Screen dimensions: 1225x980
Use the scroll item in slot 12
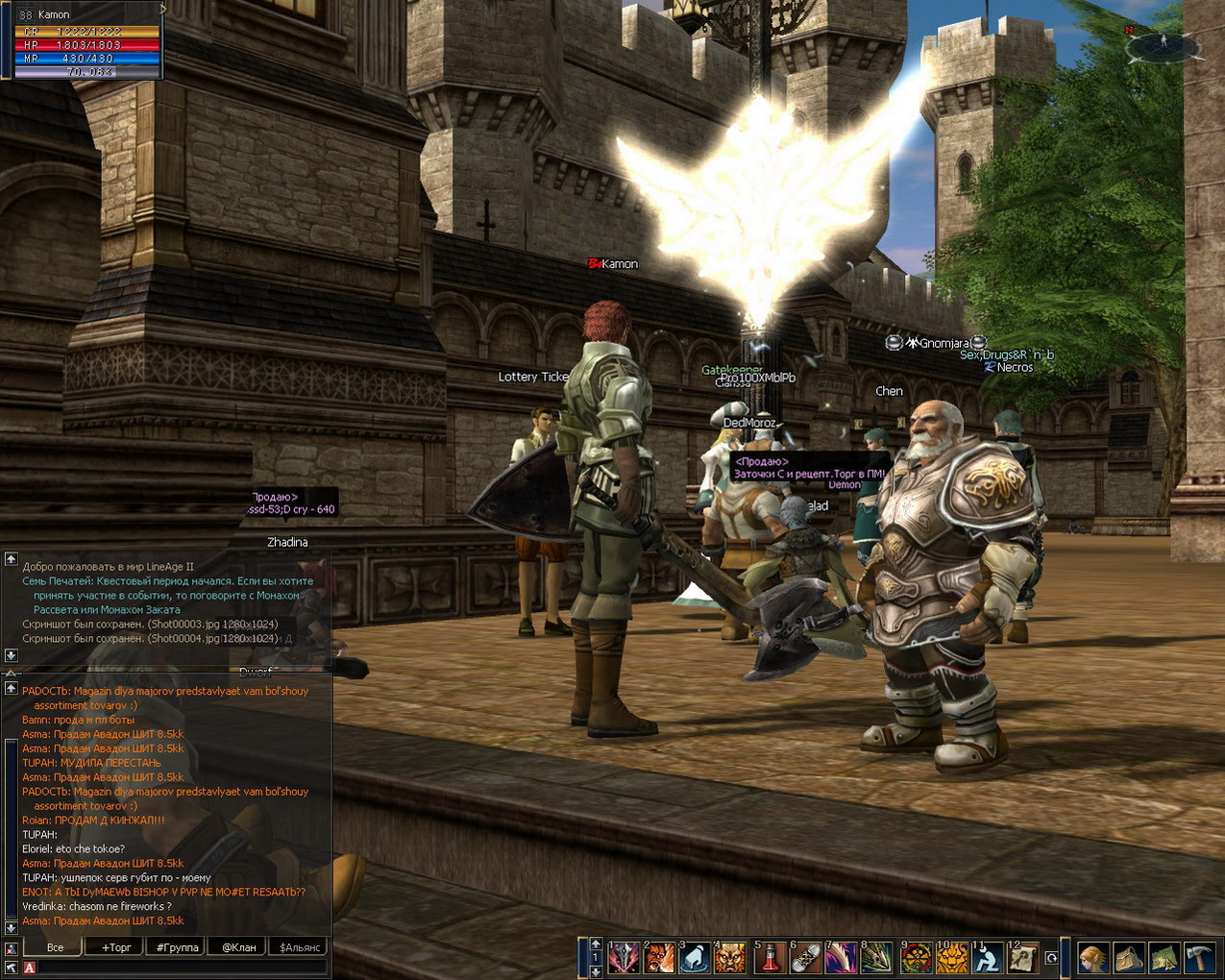pos(1022,957)
